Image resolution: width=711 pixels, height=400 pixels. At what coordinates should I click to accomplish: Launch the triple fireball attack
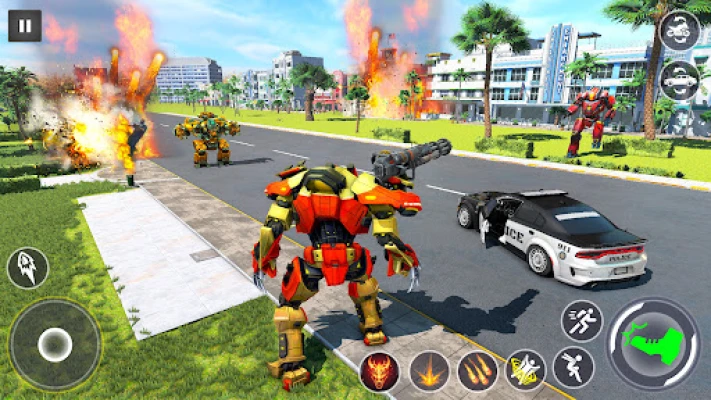point(477,371)
